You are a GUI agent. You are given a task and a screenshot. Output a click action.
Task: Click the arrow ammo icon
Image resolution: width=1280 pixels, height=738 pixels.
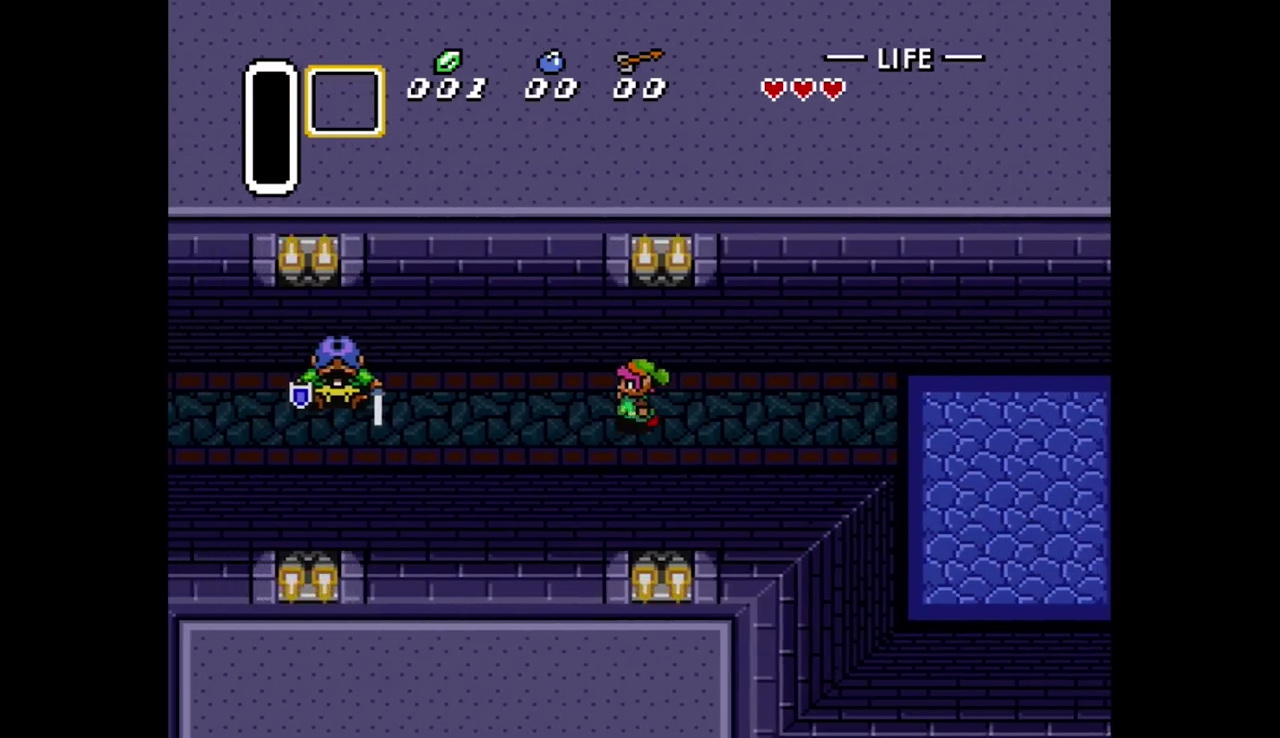639,60
